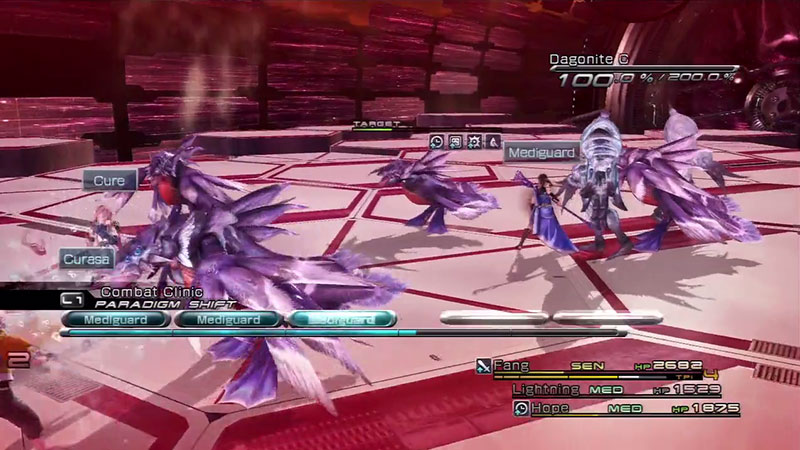Inspect the clock-shaped status effect icon
The image size is (800, 450).
[x=437, y=142]
